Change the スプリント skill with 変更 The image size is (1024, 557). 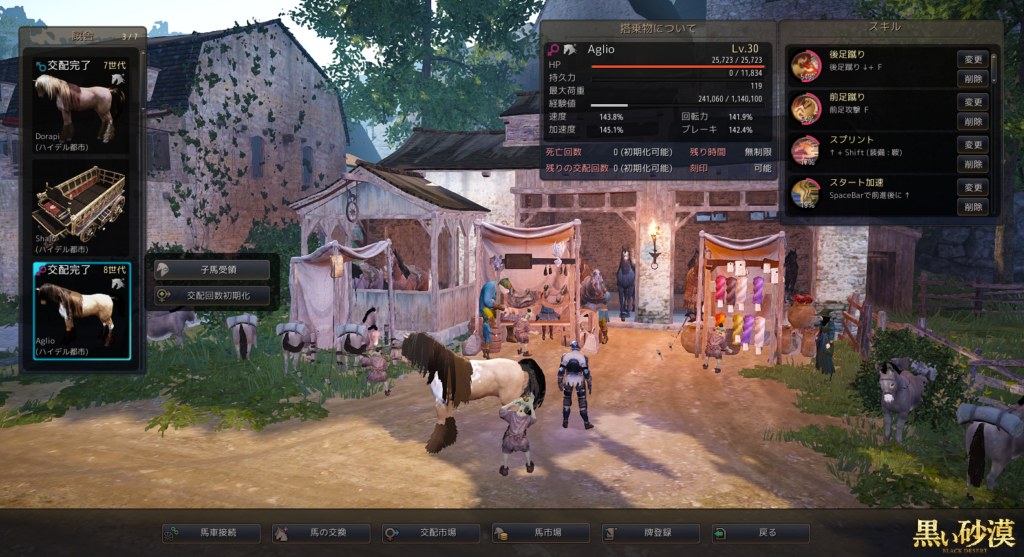pos(973,145)
